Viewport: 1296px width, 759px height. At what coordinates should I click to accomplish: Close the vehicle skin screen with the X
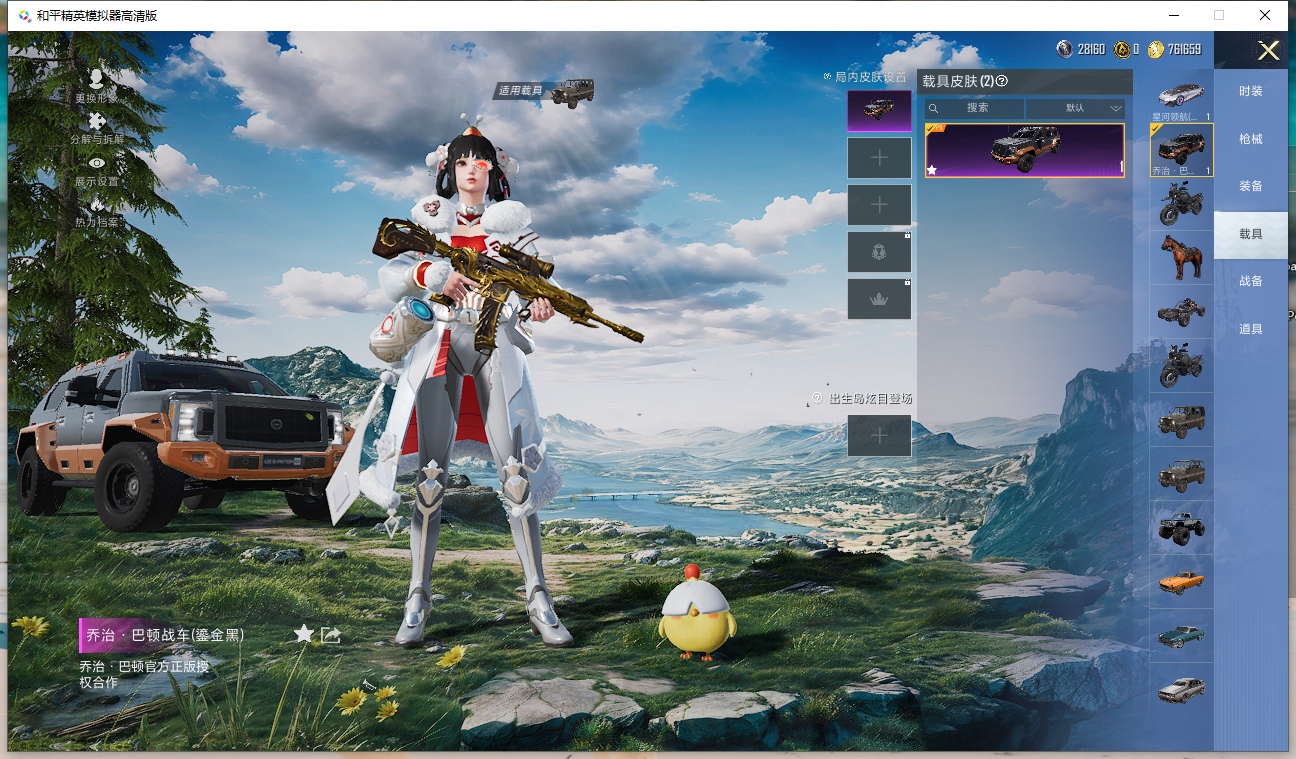click(x=1268, y=51)
